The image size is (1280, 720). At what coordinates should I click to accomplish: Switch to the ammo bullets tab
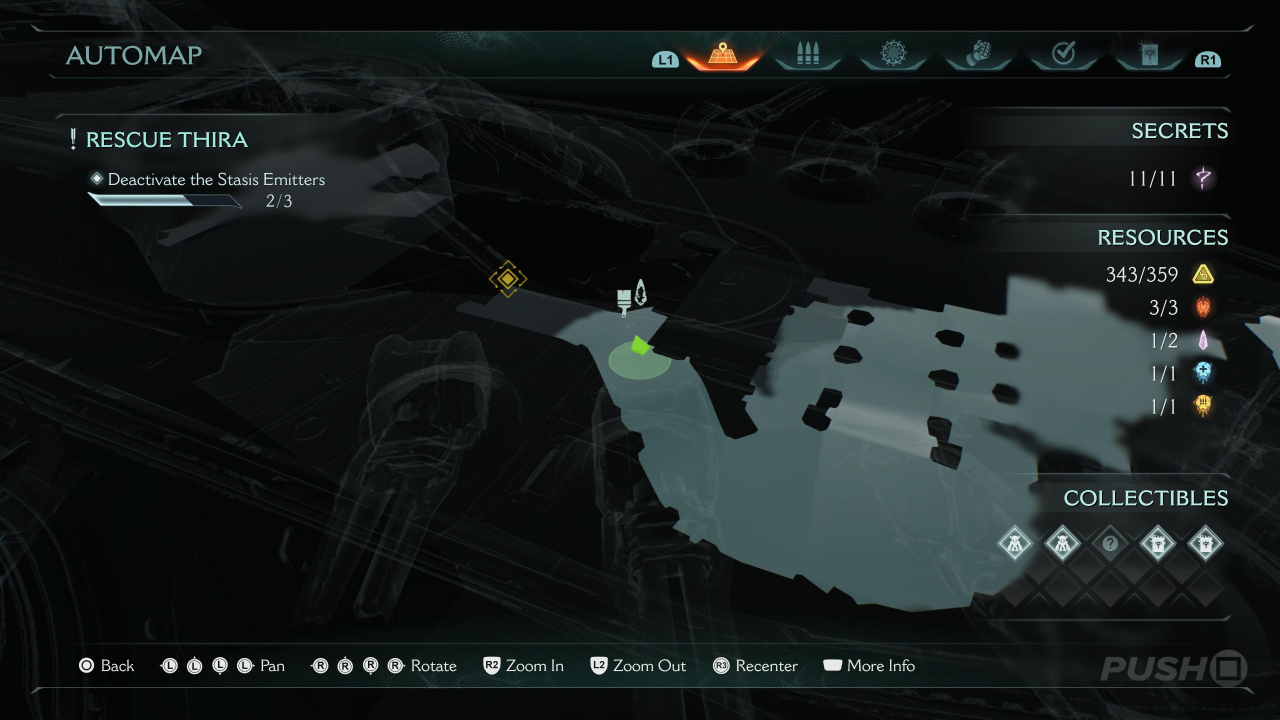click(807, 55)
